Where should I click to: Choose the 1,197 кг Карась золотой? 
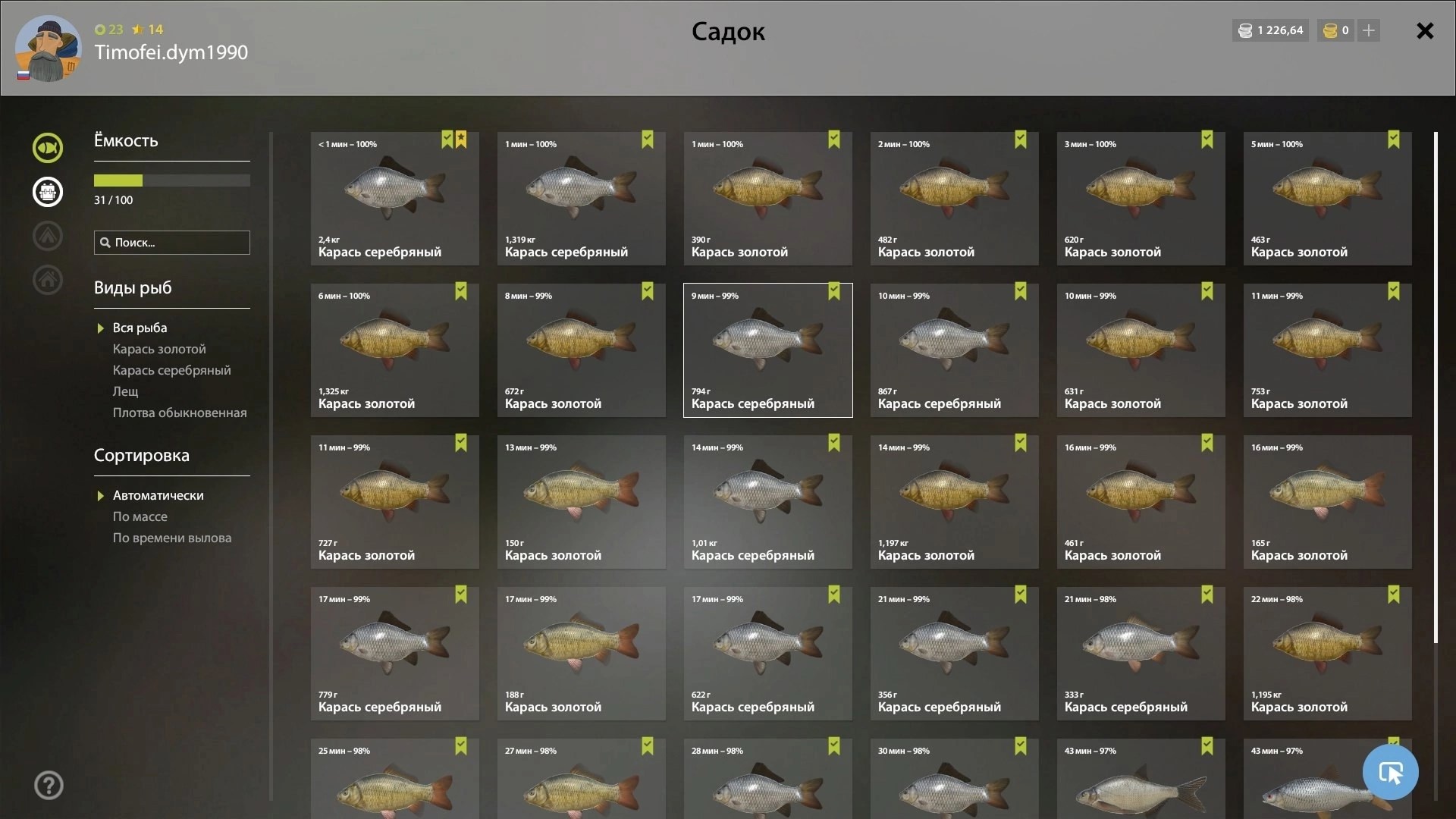tap(954, 502)
